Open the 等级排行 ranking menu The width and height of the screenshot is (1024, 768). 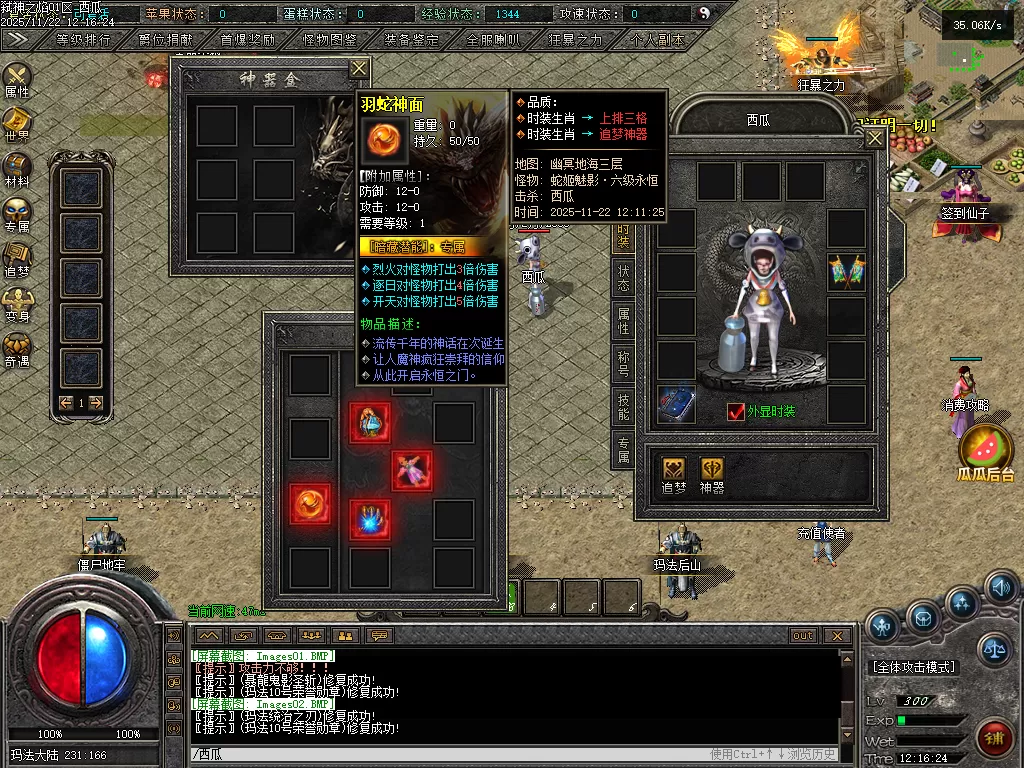pos(83,40)
